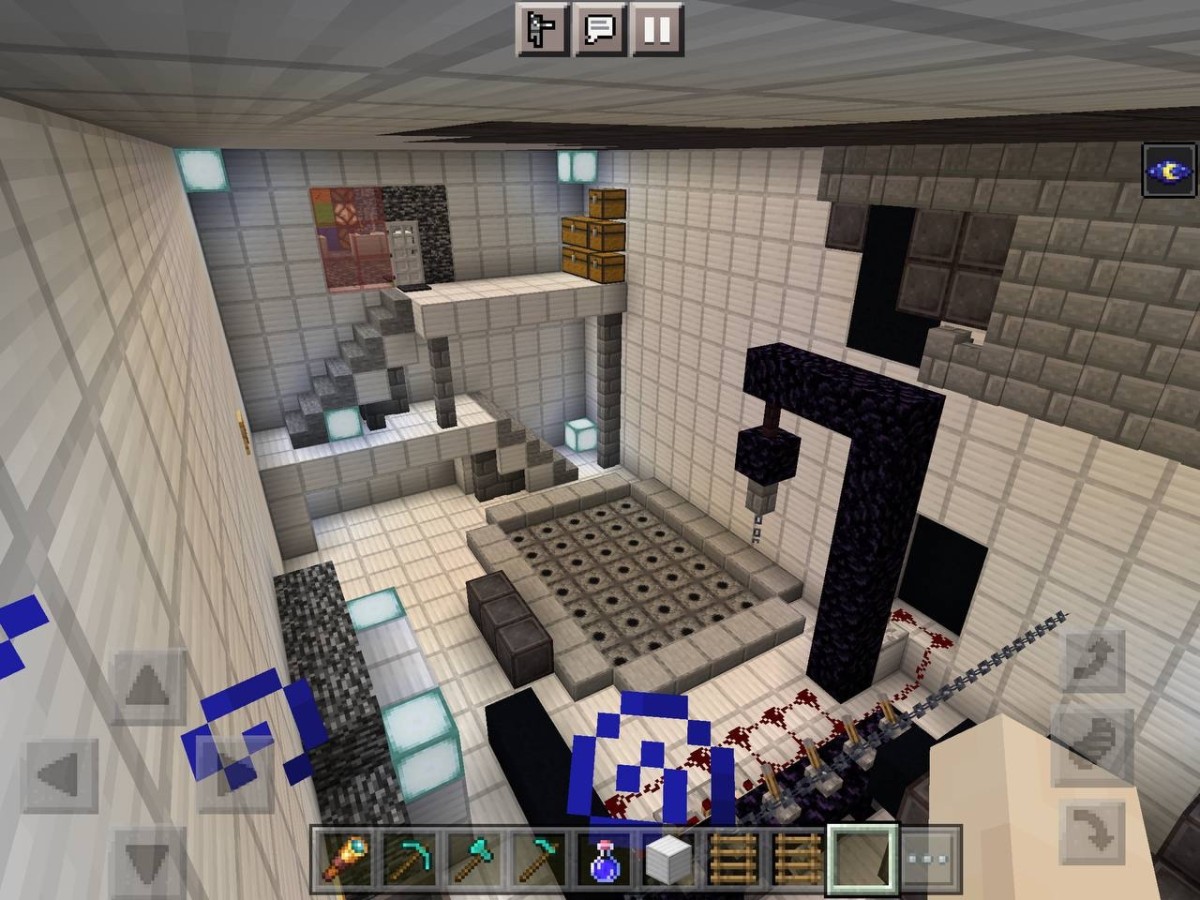
Task: Open inventory with three-dots button
Action: point(928,859)
